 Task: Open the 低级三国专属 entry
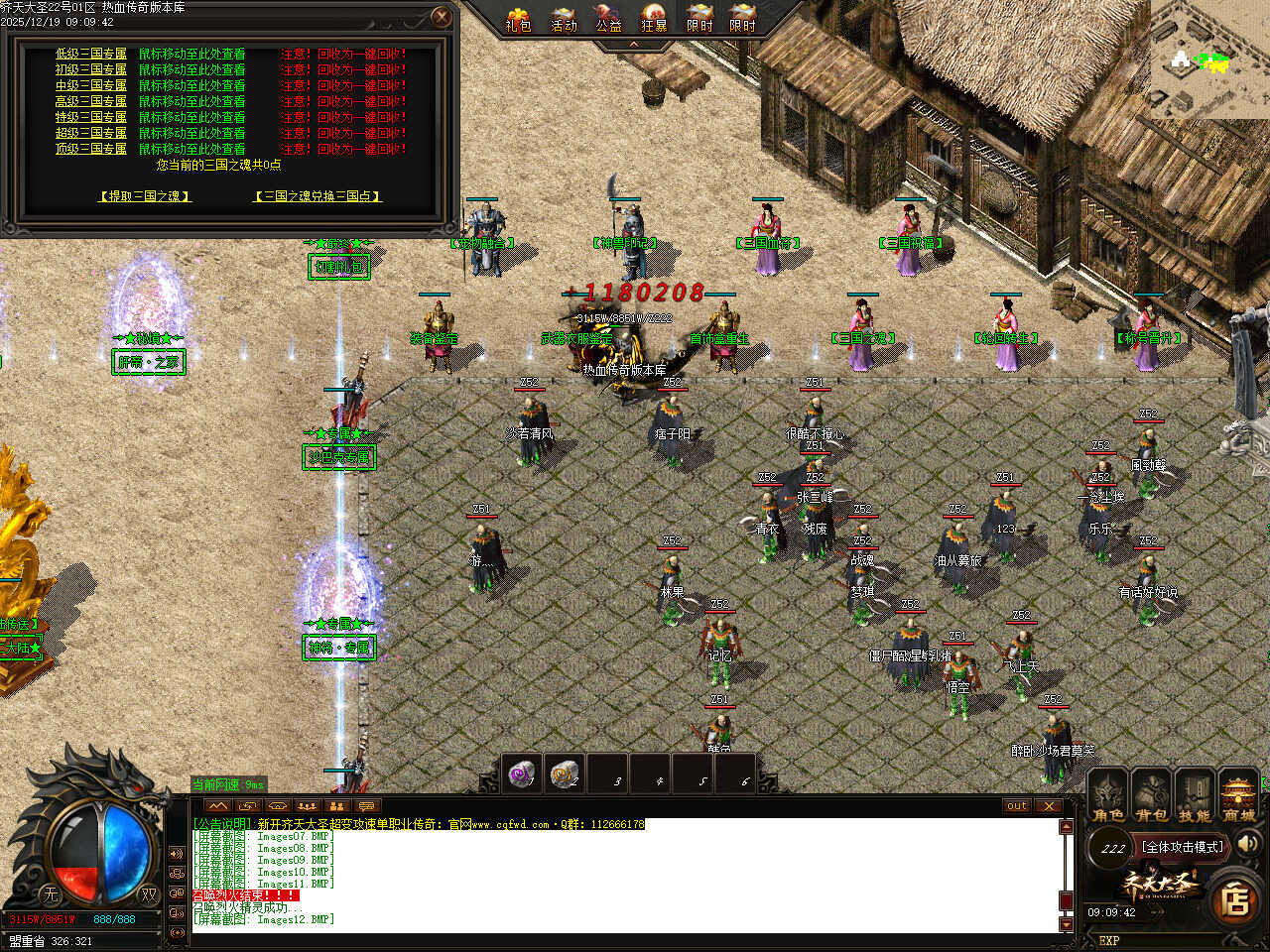coord(91,54)
